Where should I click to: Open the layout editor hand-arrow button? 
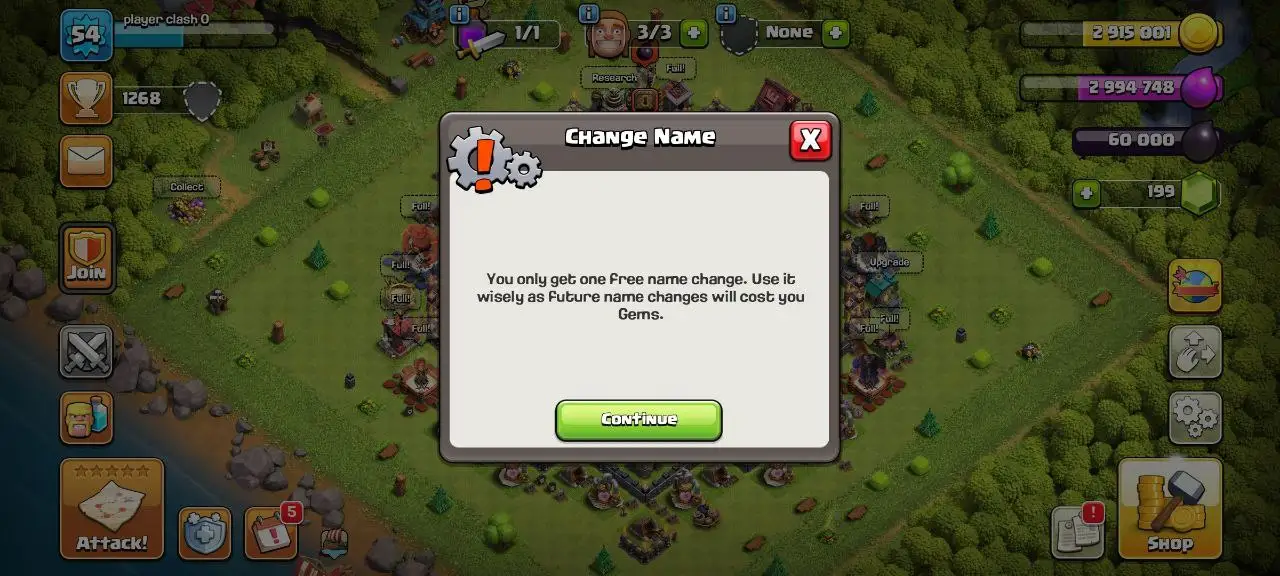click(x=1195, y=351)
